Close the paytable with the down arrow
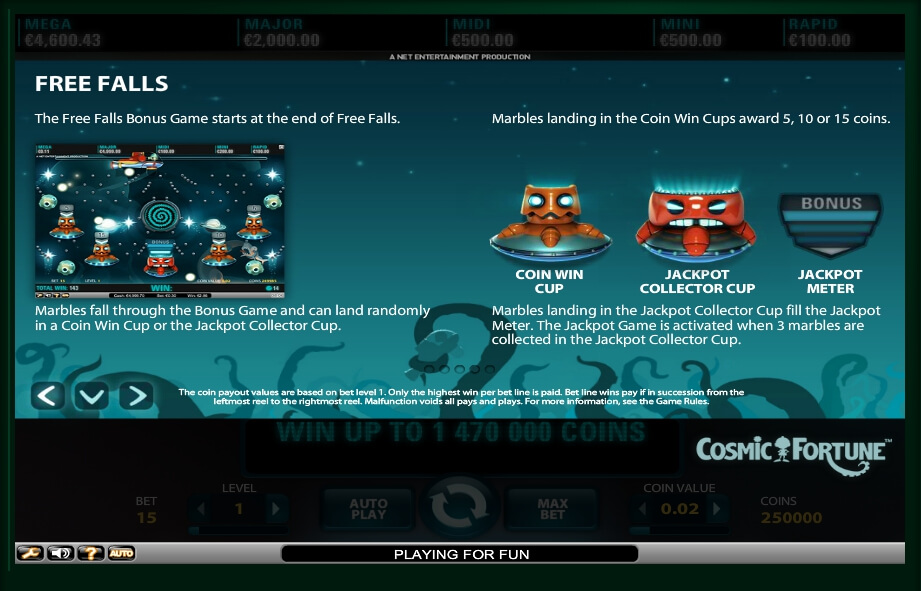This screenshot has height=591, width=921. click(x=91, y=395)
